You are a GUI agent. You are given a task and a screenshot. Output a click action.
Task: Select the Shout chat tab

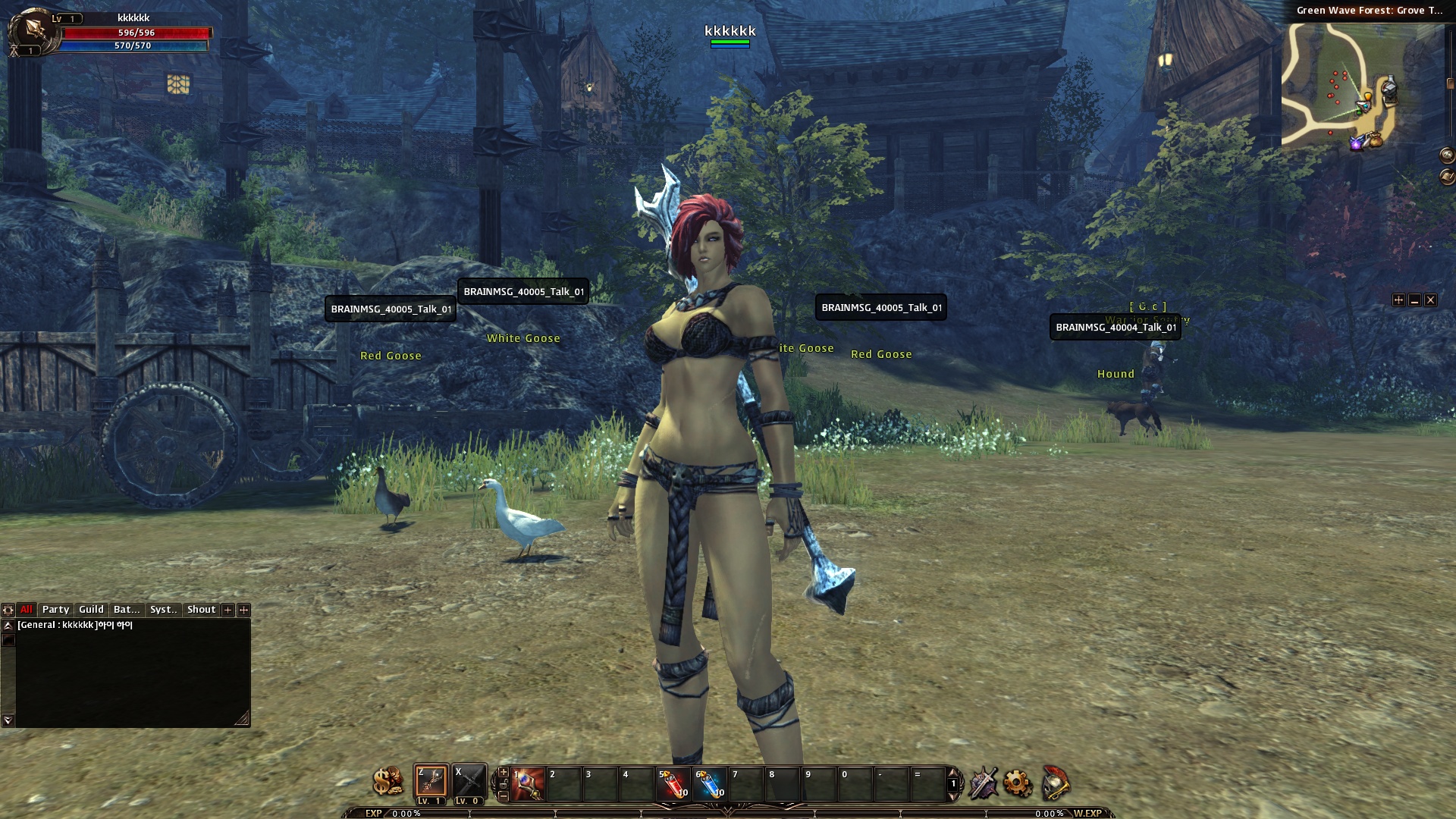(201, 610)
